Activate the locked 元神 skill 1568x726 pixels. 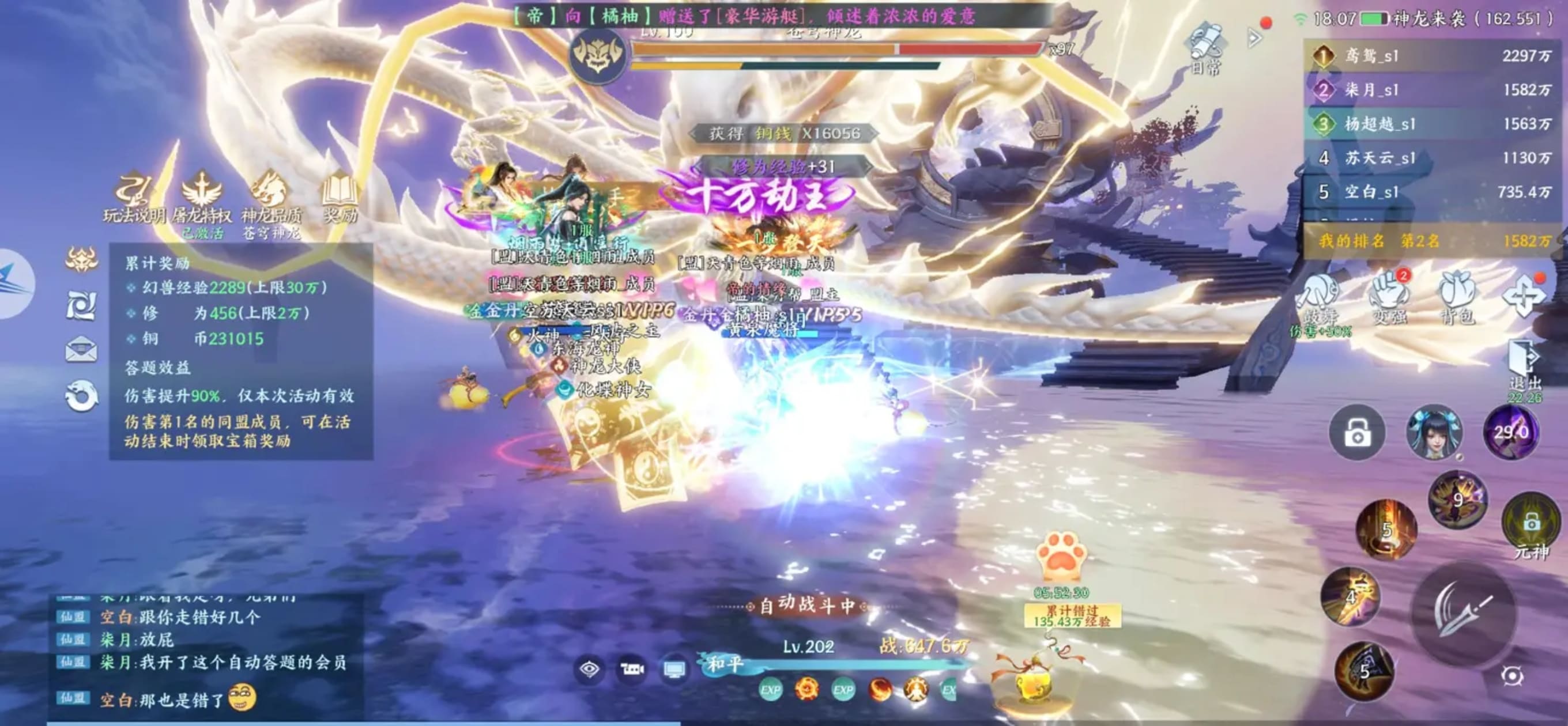pos(1531,524)
